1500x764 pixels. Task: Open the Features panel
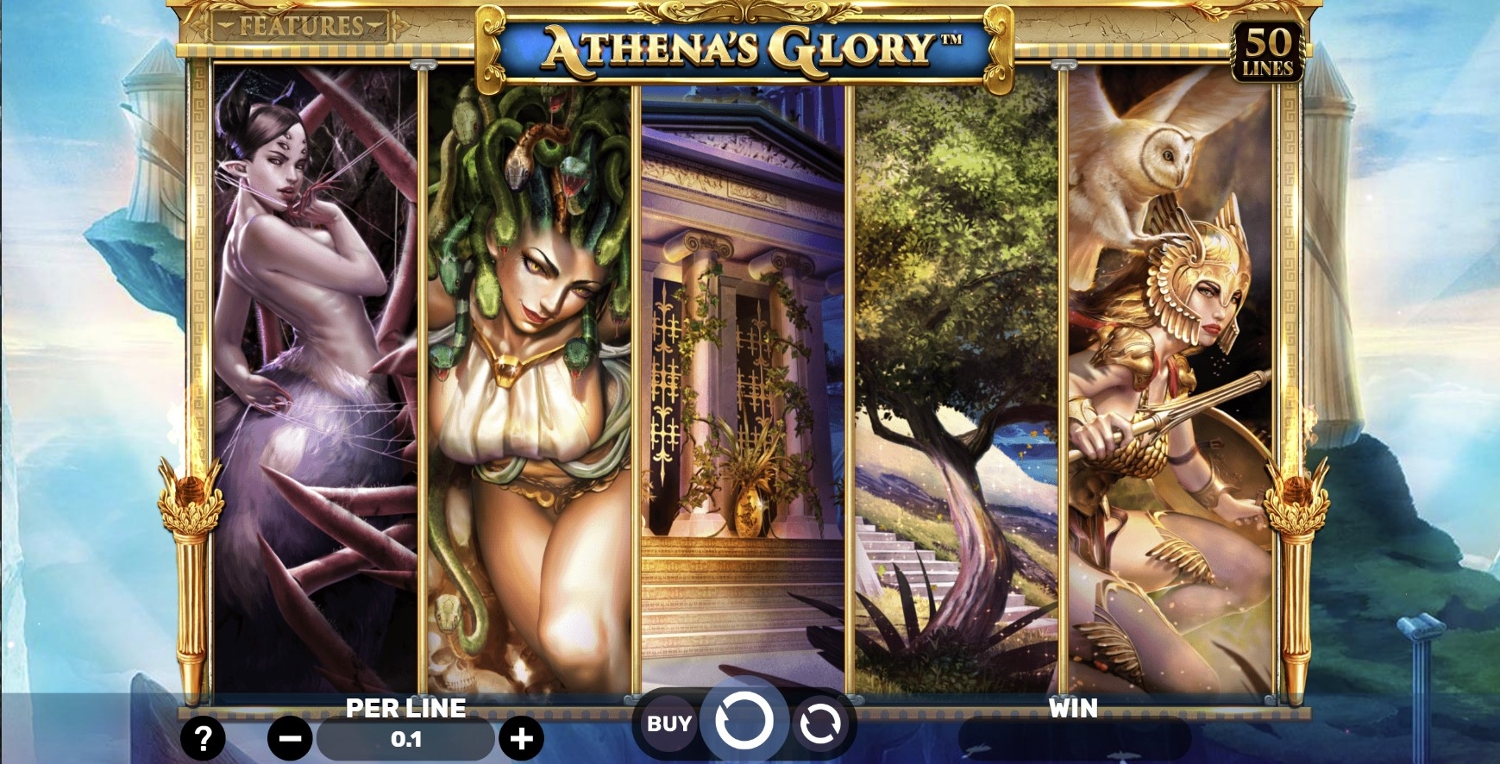[x=300, y=26]
